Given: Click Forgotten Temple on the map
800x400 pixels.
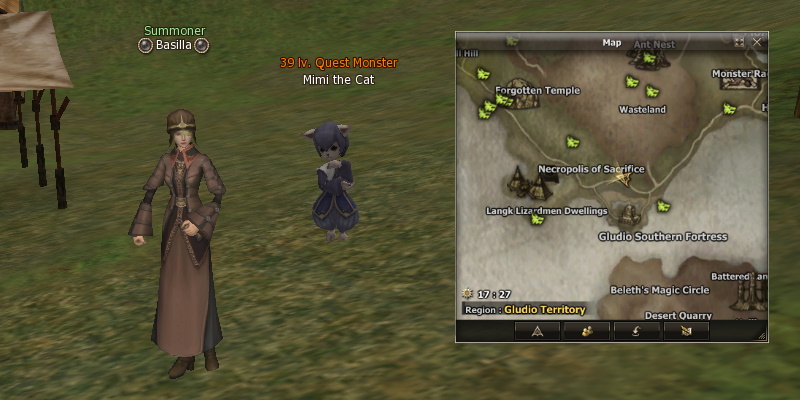Looking at the screenshot, I should [x=537, y=90].
